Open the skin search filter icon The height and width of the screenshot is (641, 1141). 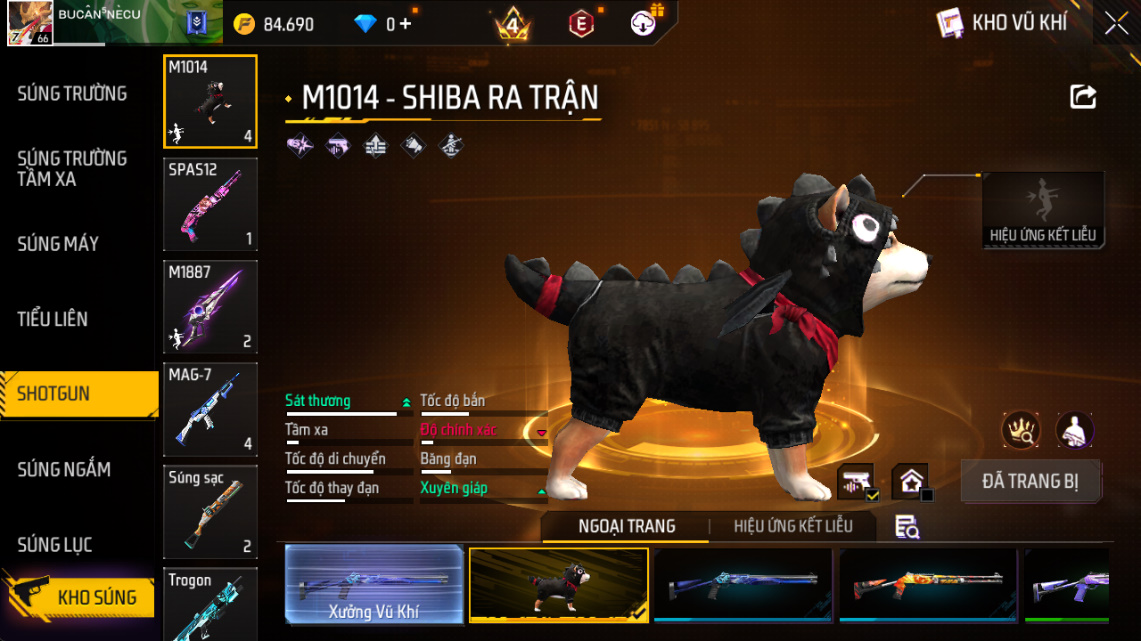click(907, 527)
